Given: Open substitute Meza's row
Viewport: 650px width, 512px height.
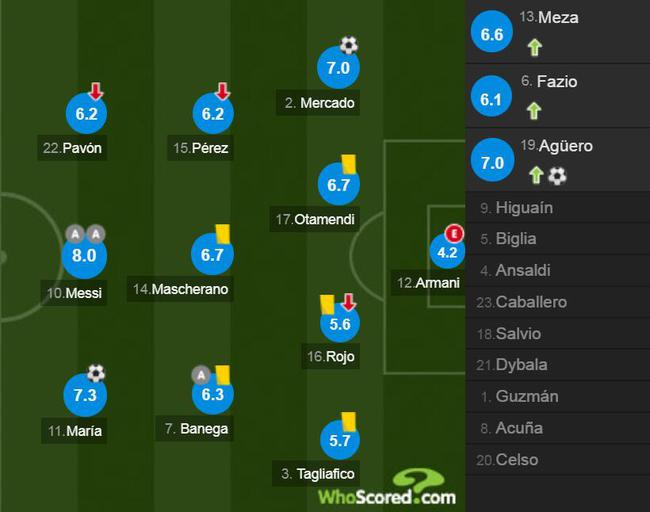Looking at the screenshot, I should tap(557, 32).
